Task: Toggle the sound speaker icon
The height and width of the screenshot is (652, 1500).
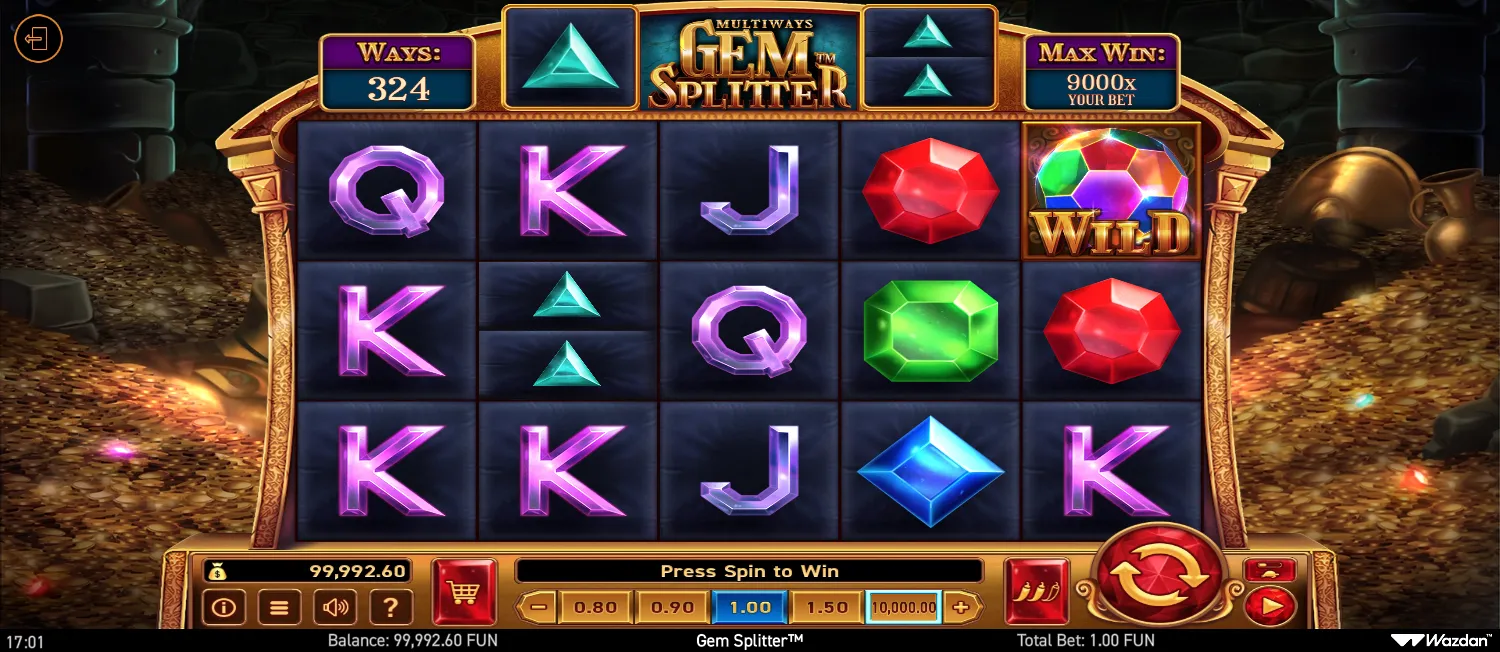Action: [x=336, y=607]
